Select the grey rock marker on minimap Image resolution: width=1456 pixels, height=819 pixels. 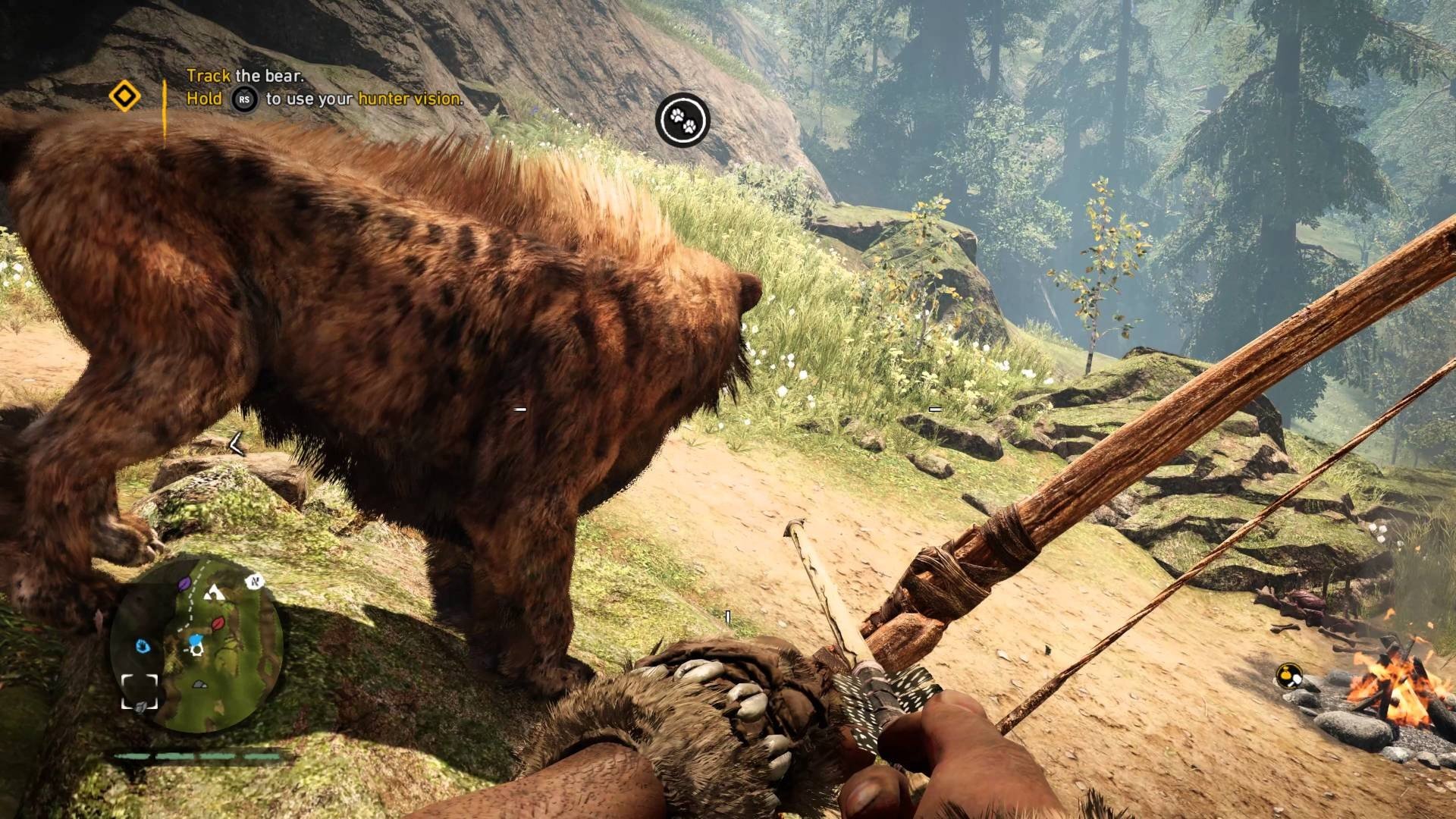coord(199,684)
